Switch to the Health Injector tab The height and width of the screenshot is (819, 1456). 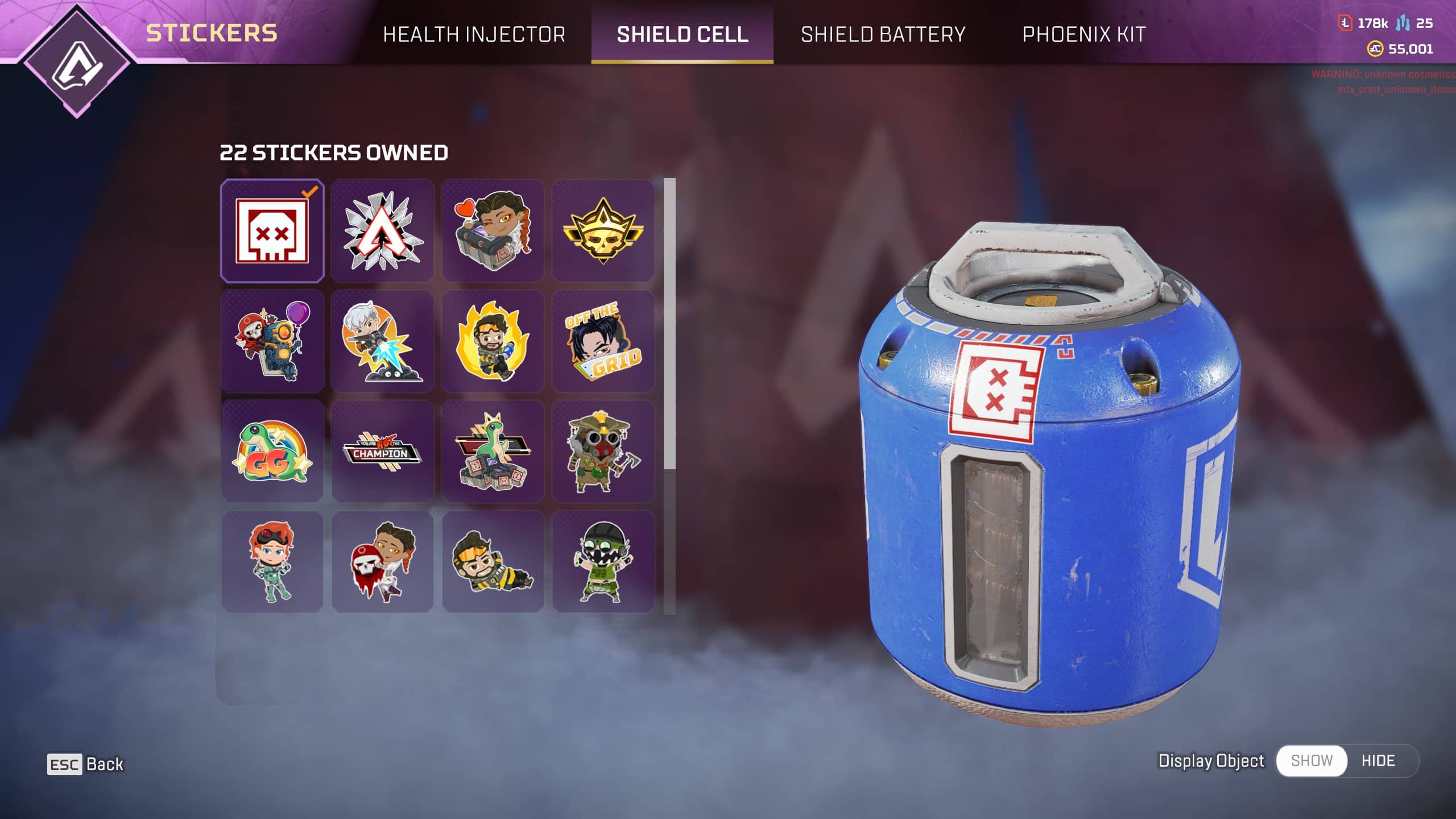pyautogui.click(x=474, y=34)
